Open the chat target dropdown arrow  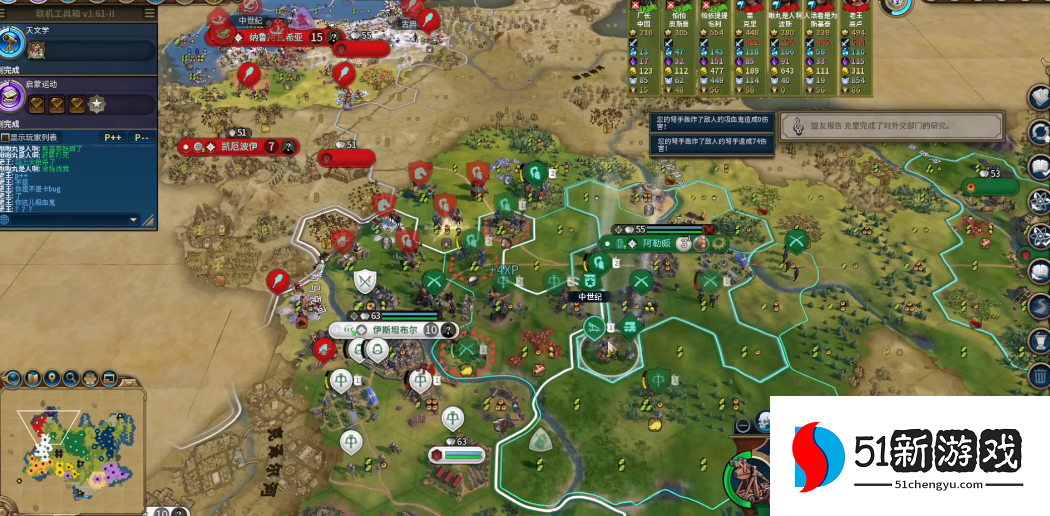134,219
